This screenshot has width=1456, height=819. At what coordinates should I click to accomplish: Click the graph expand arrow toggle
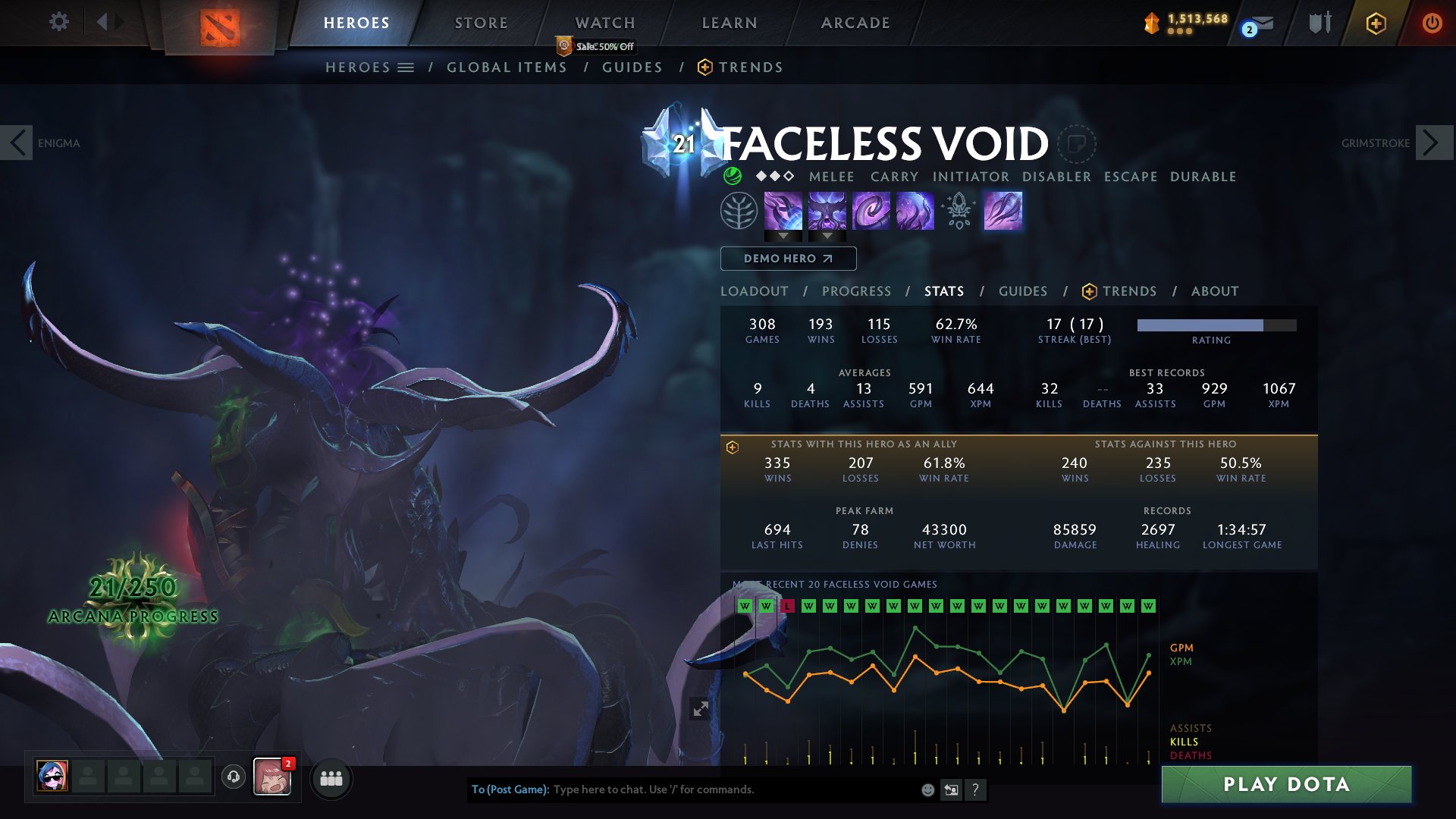(x=701, y=708)
